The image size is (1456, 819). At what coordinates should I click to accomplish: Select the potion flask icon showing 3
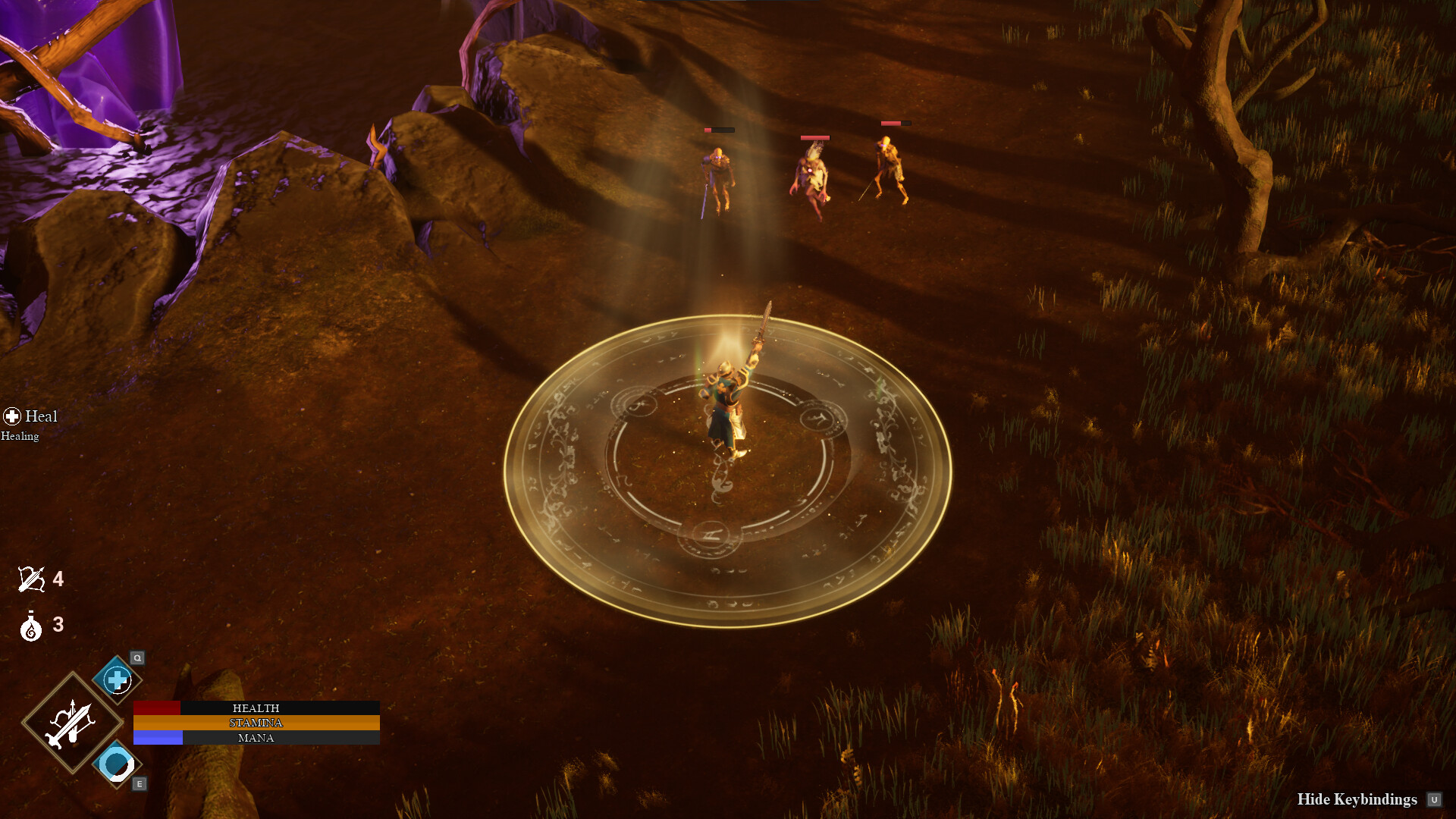pyautogui.click(x=30, y=626)
